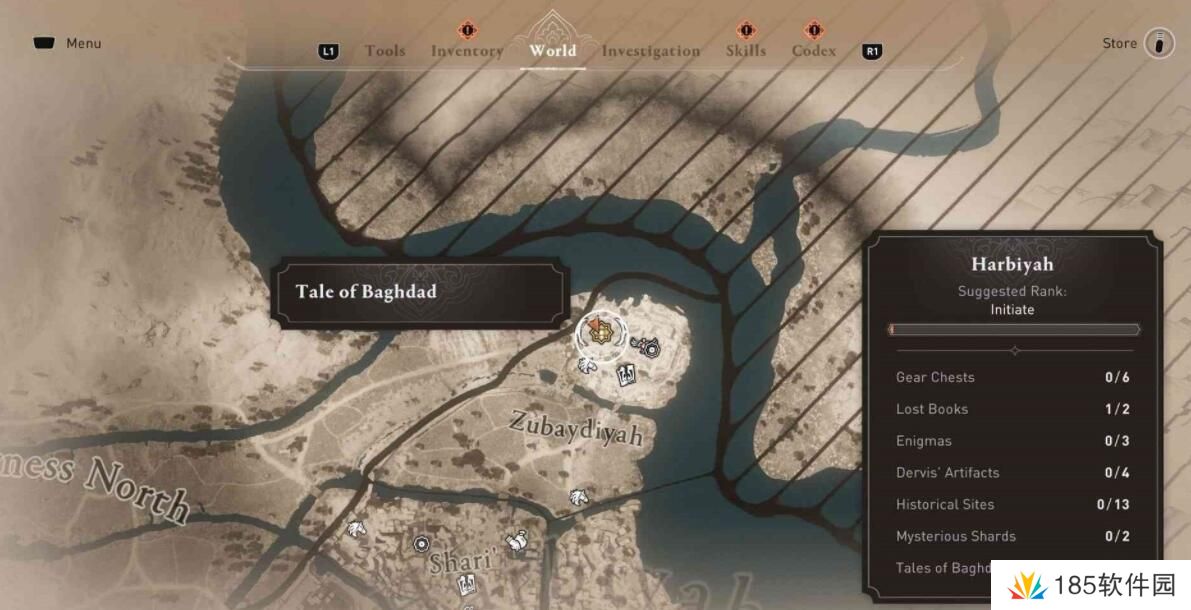The height and width of the screenshot is (610, 1191).
Task: Open the Skills tab
Action: pyautogui.click(x=746, y=51)
